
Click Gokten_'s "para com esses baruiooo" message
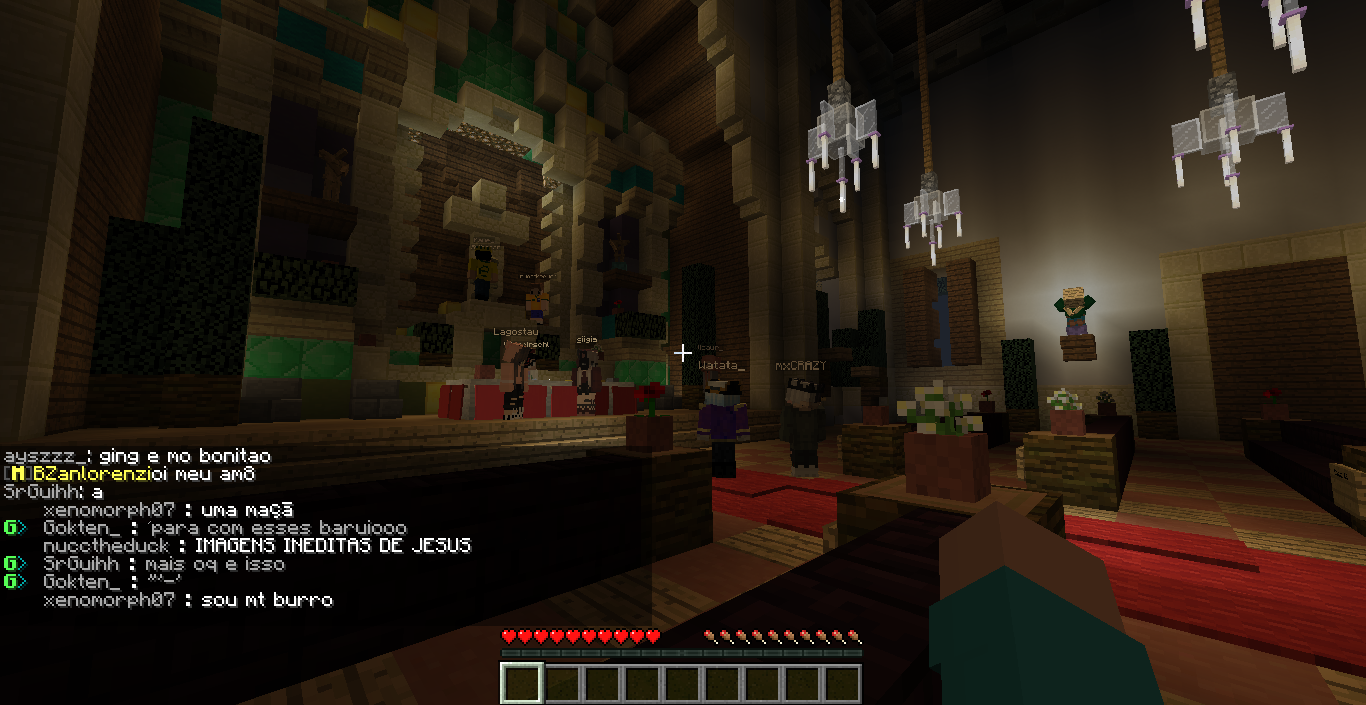[x=277, y=528]
